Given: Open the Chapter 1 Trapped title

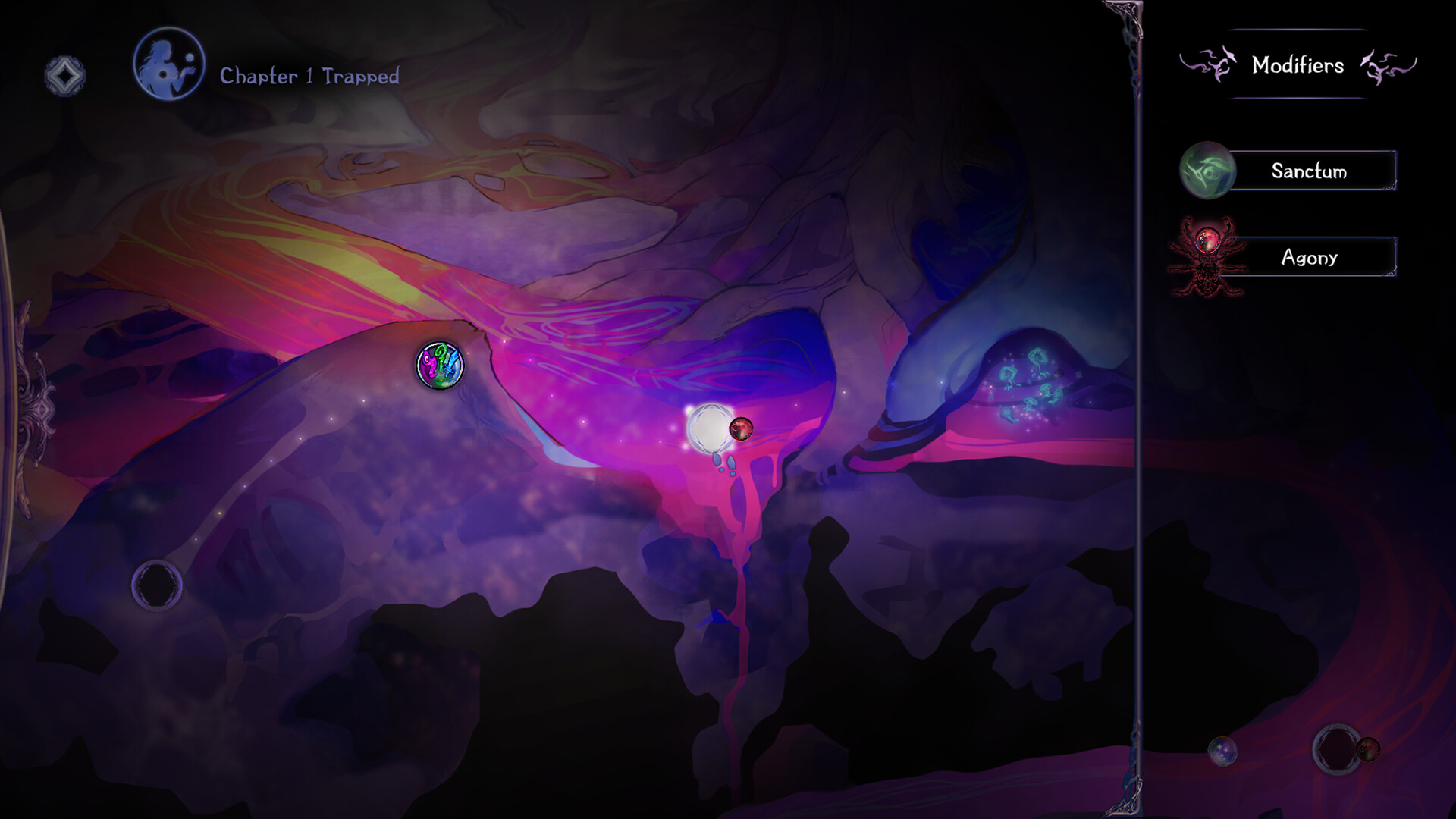Looking at the screenshot, I should click(x=309, y=75).
